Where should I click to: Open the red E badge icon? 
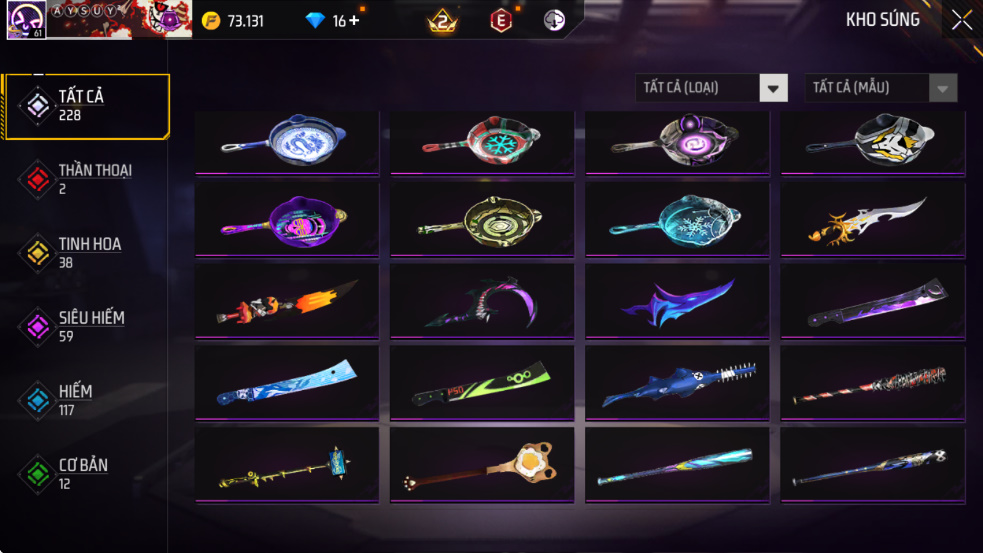501,20
